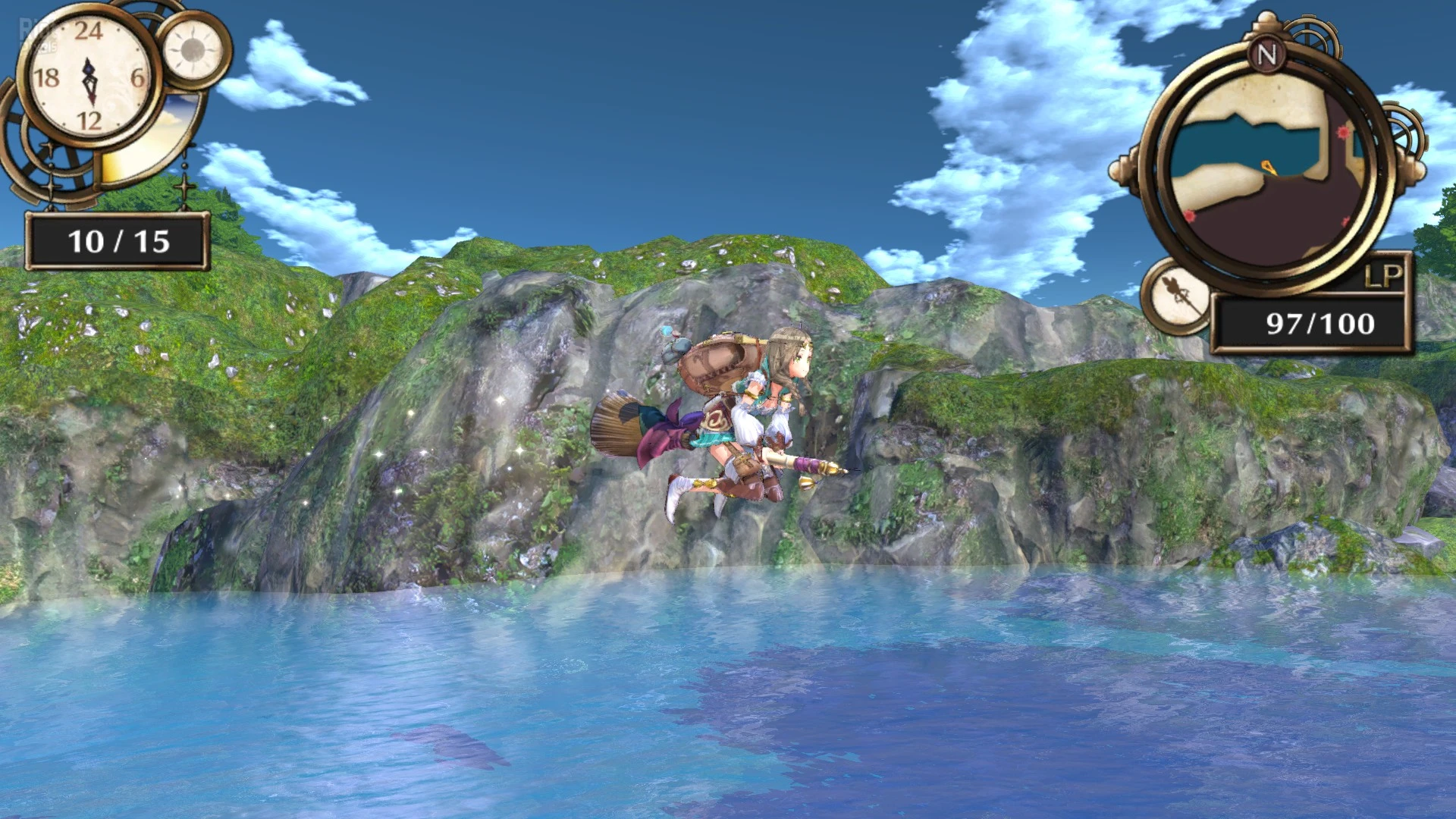Click the red enemy dot on the minimap
Screen dimensions: 1456x819
(1341, 133)
